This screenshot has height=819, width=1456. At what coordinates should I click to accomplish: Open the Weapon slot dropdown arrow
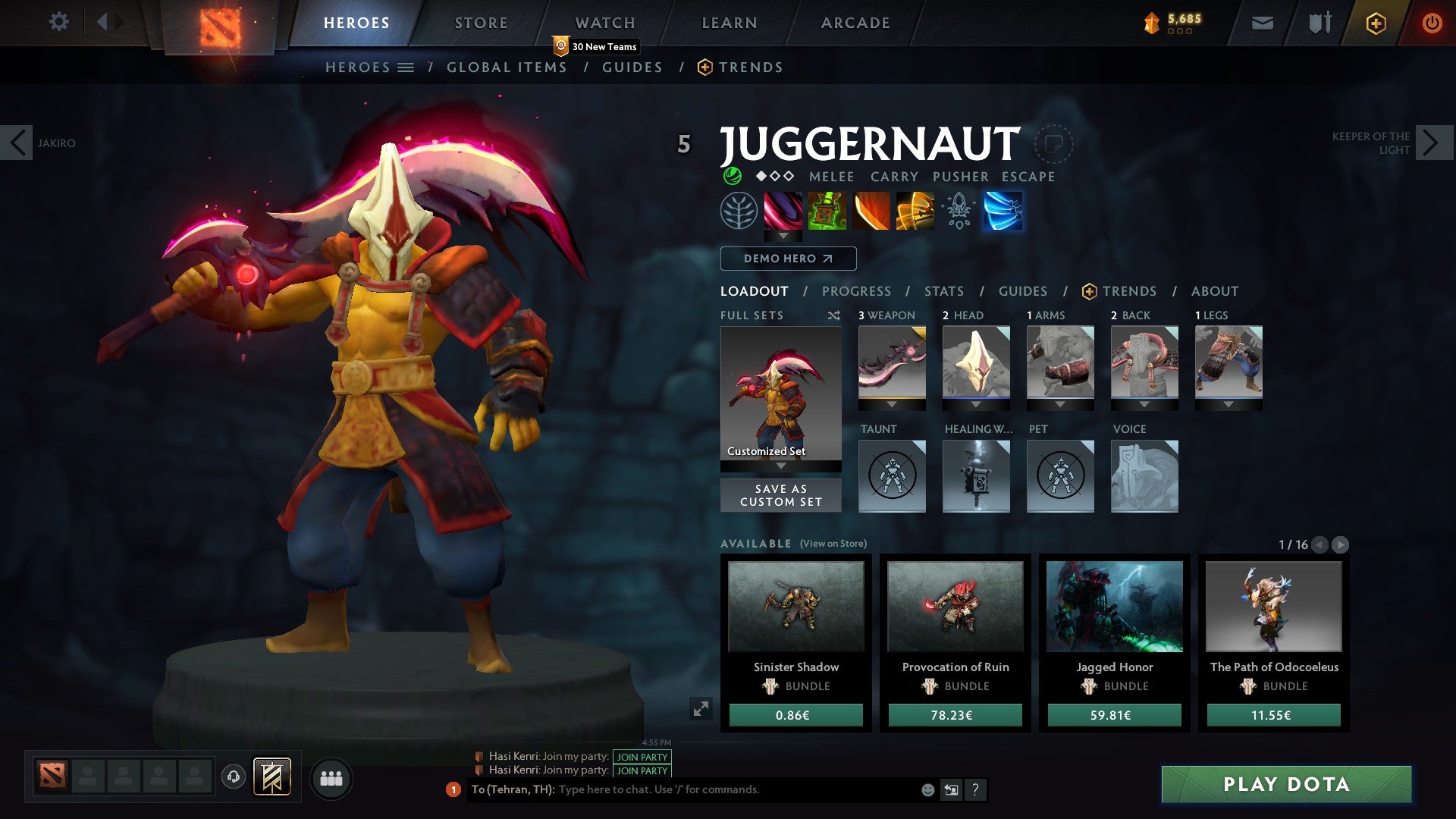tap(891, 404)
